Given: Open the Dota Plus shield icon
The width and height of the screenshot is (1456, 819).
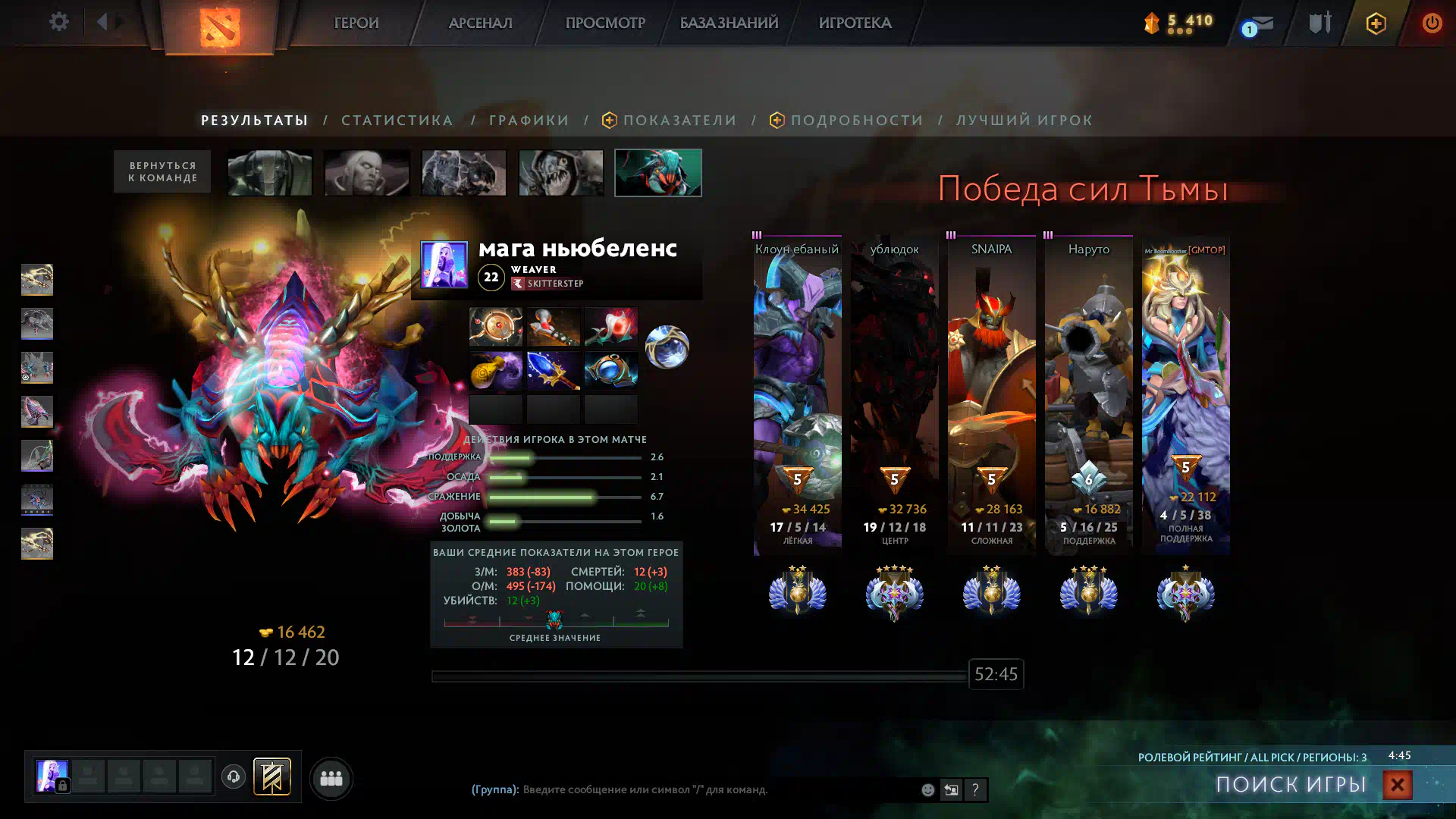Looking at the screenshot, I should [1376, 24].
